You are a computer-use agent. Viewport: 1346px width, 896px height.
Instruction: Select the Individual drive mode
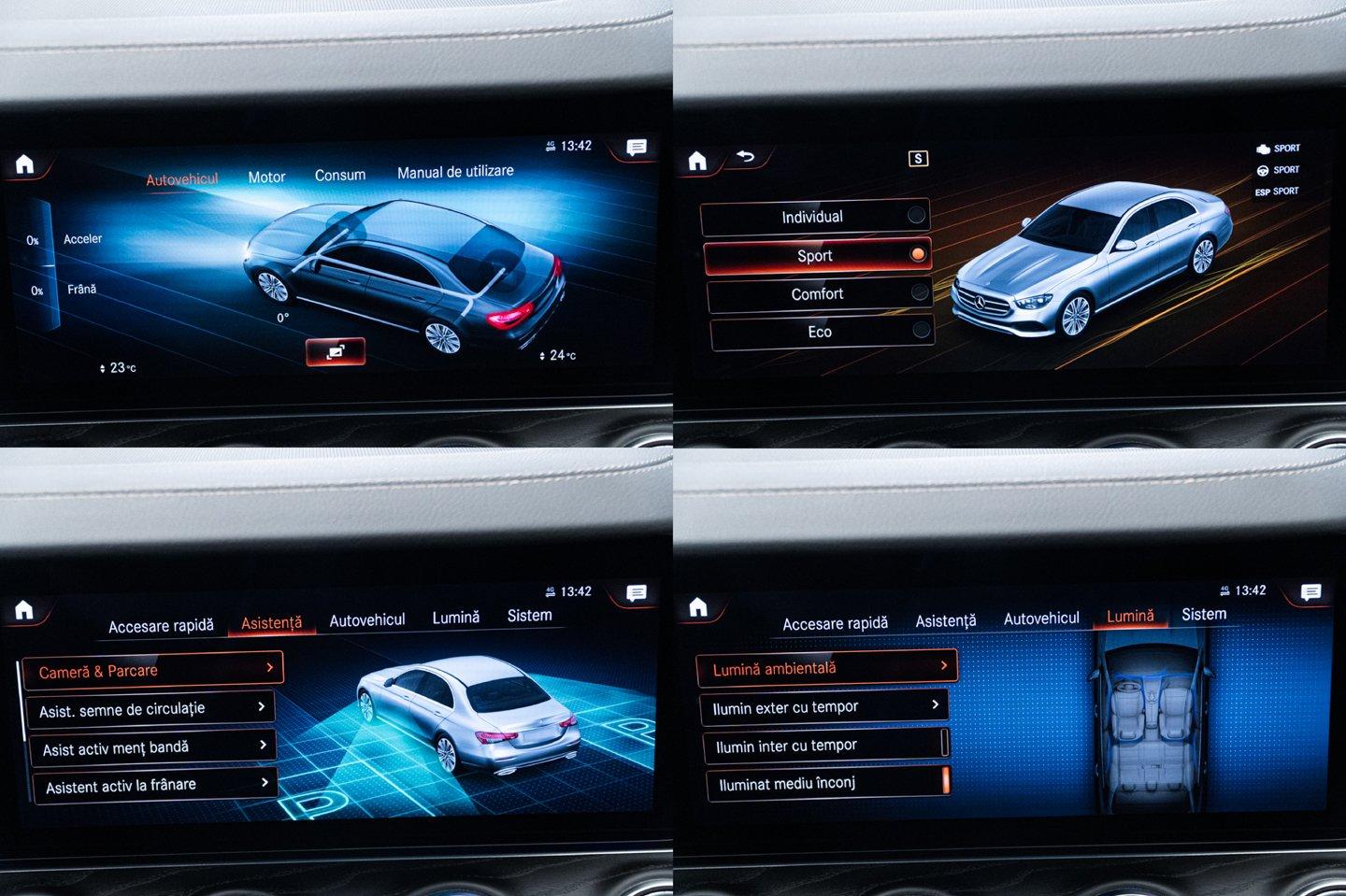(815, 217)
